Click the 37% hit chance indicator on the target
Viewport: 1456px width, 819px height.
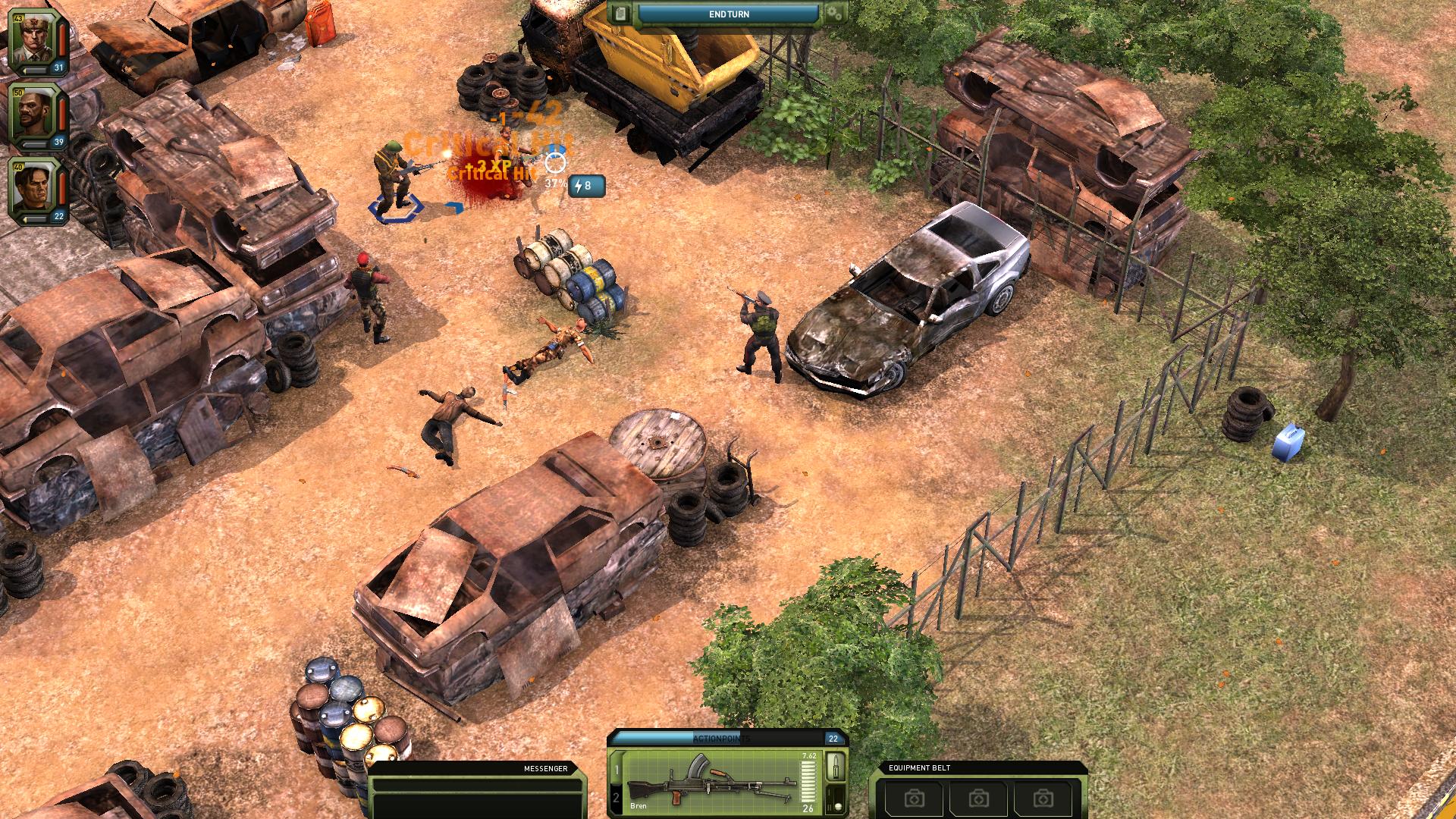pyautogui.click(x=557, y=182)
